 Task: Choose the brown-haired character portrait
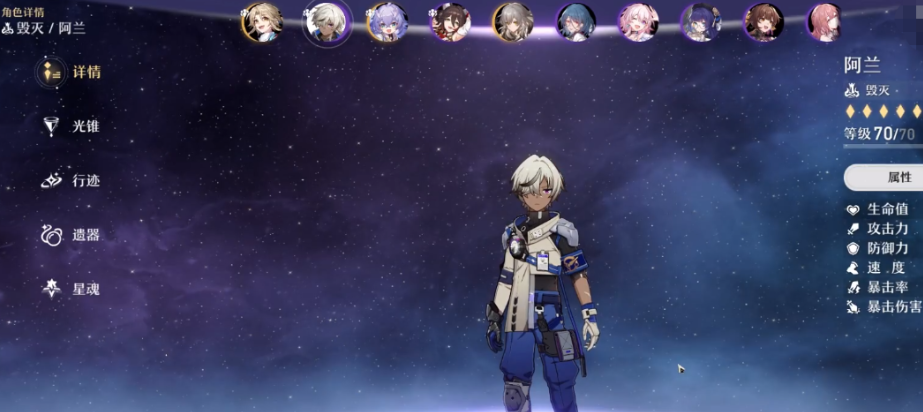(763, 22)
